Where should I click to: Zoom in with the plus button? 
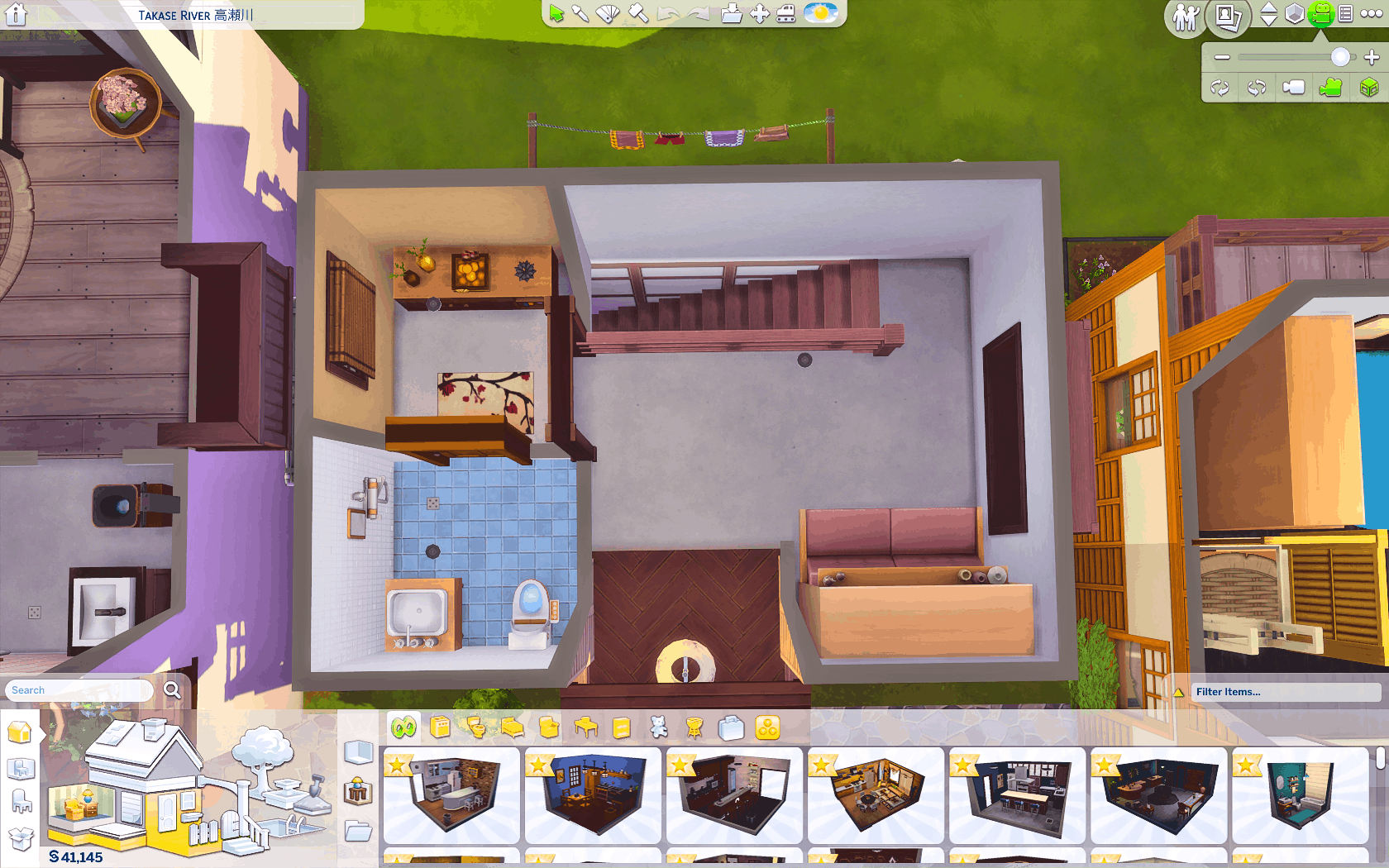(1372, 57)
